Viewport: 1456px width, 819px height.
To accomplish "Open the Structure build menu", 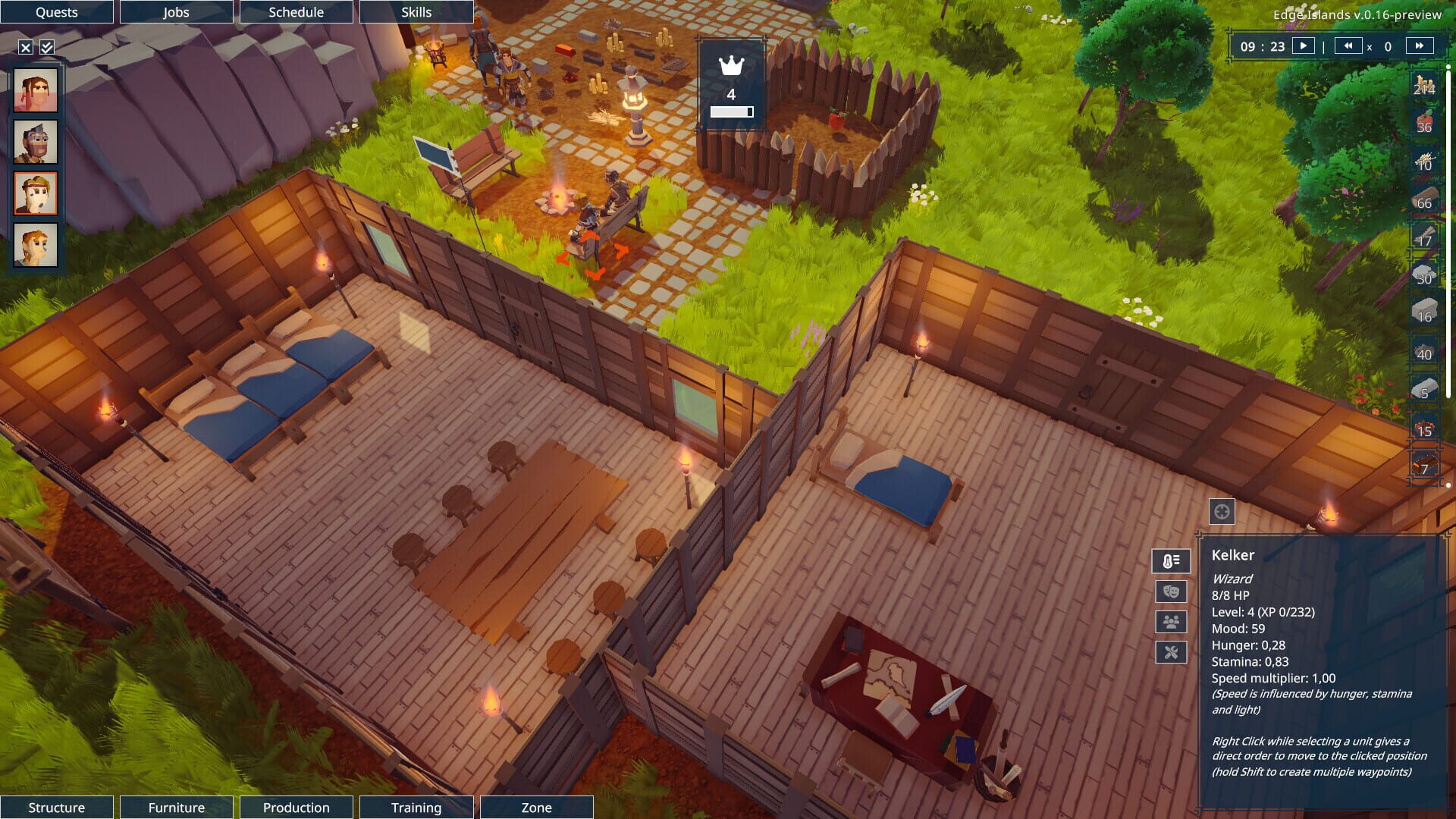I will tap(56, 807).
